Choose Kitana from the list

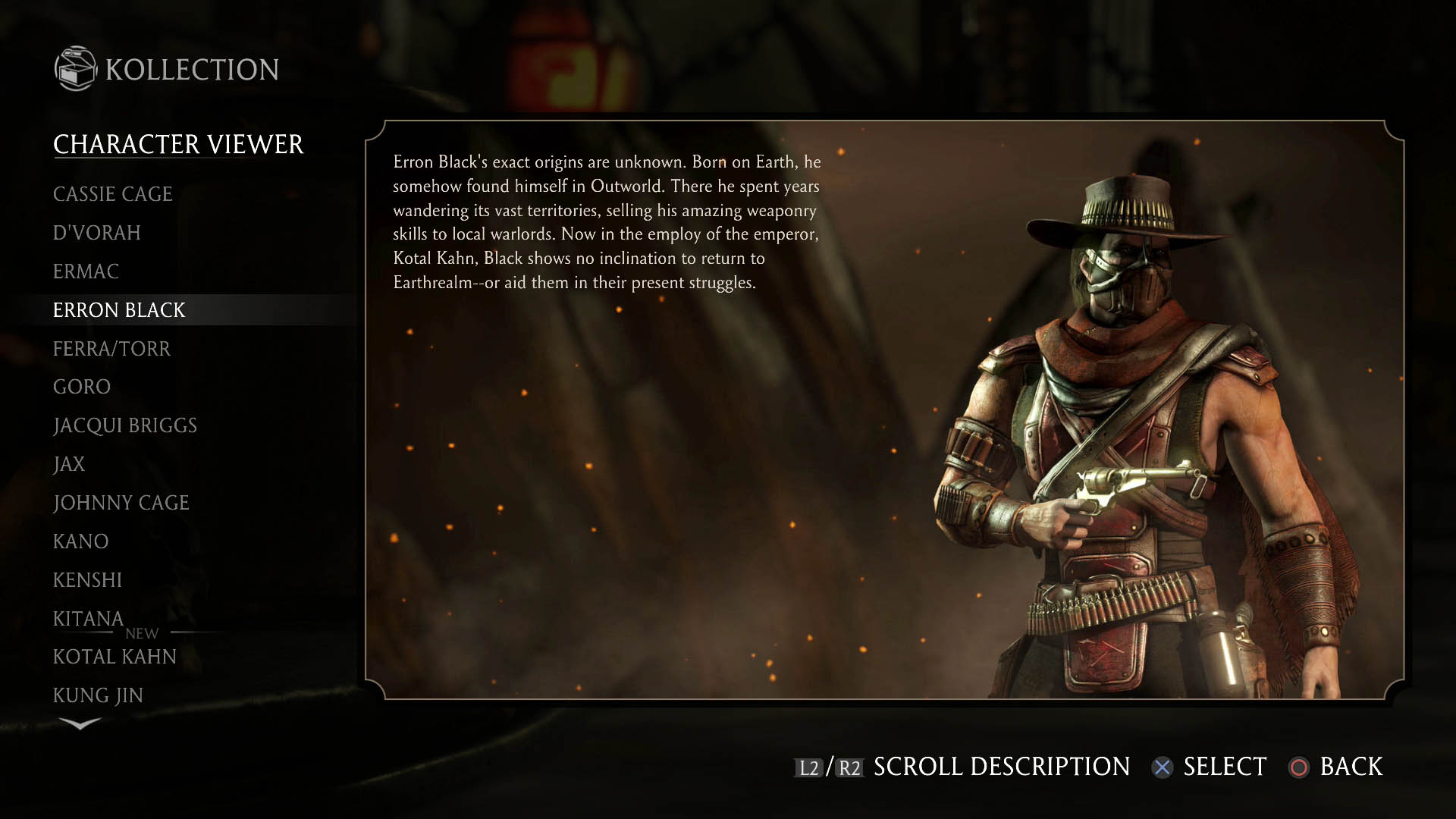click(88, 619)
